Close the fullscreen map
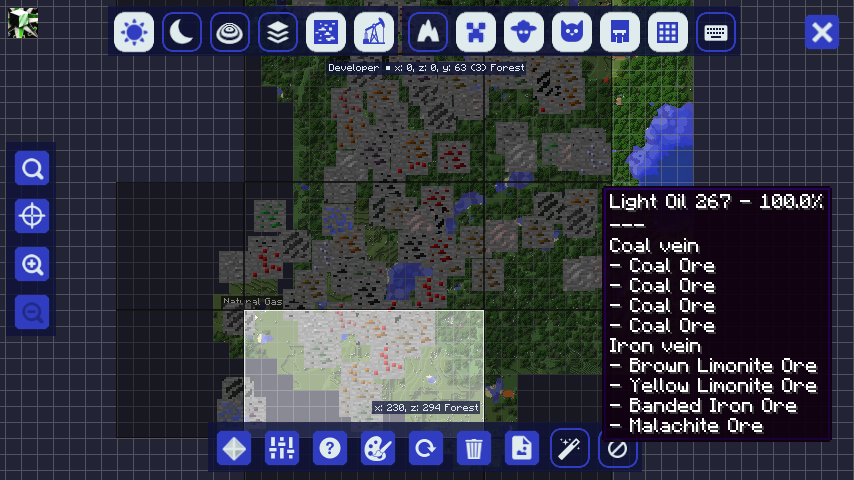854x480 pixels. point(822,33)
